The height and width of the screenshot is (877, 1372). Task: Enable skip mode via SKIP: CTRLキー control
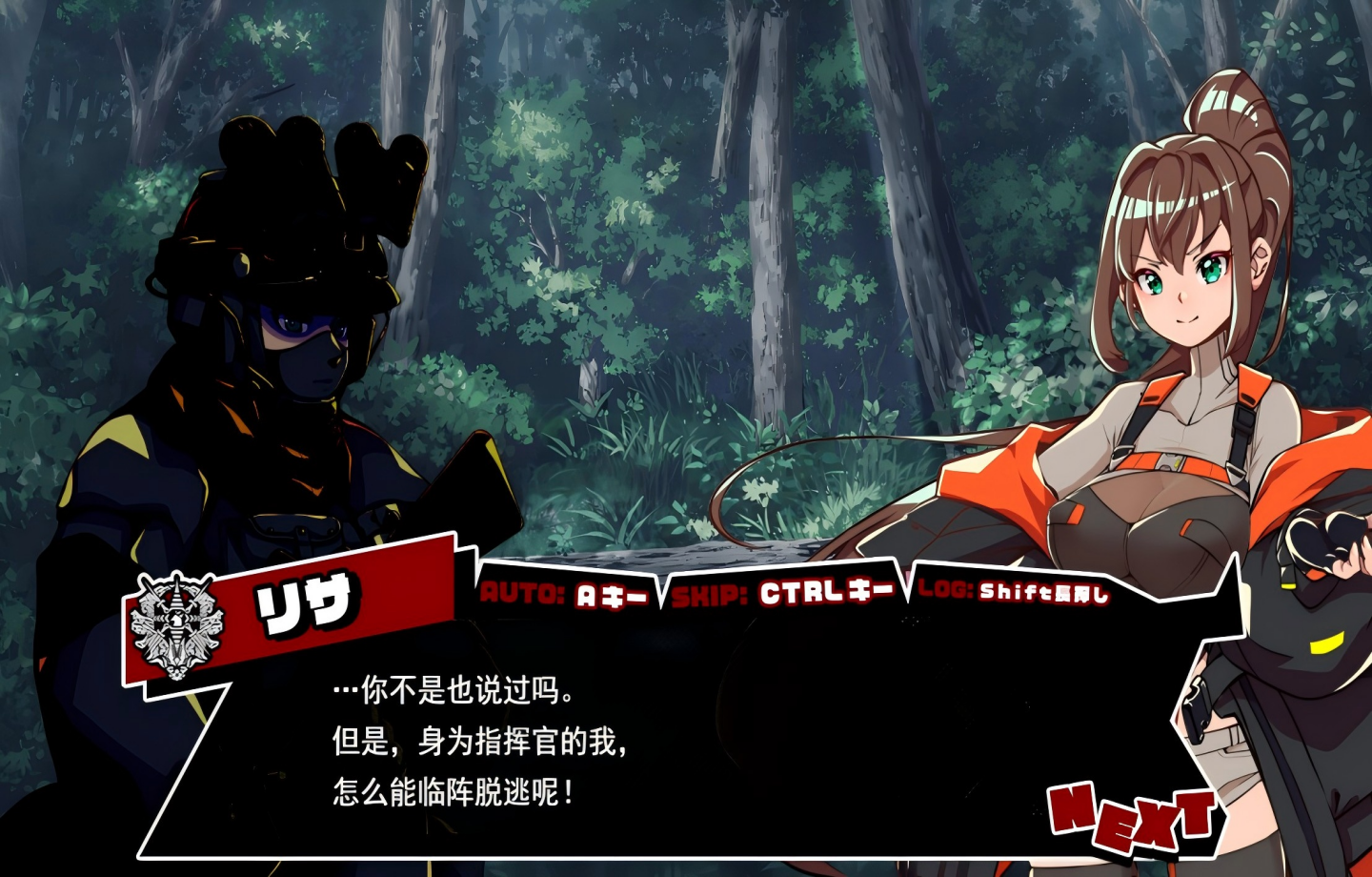point(781,593)
